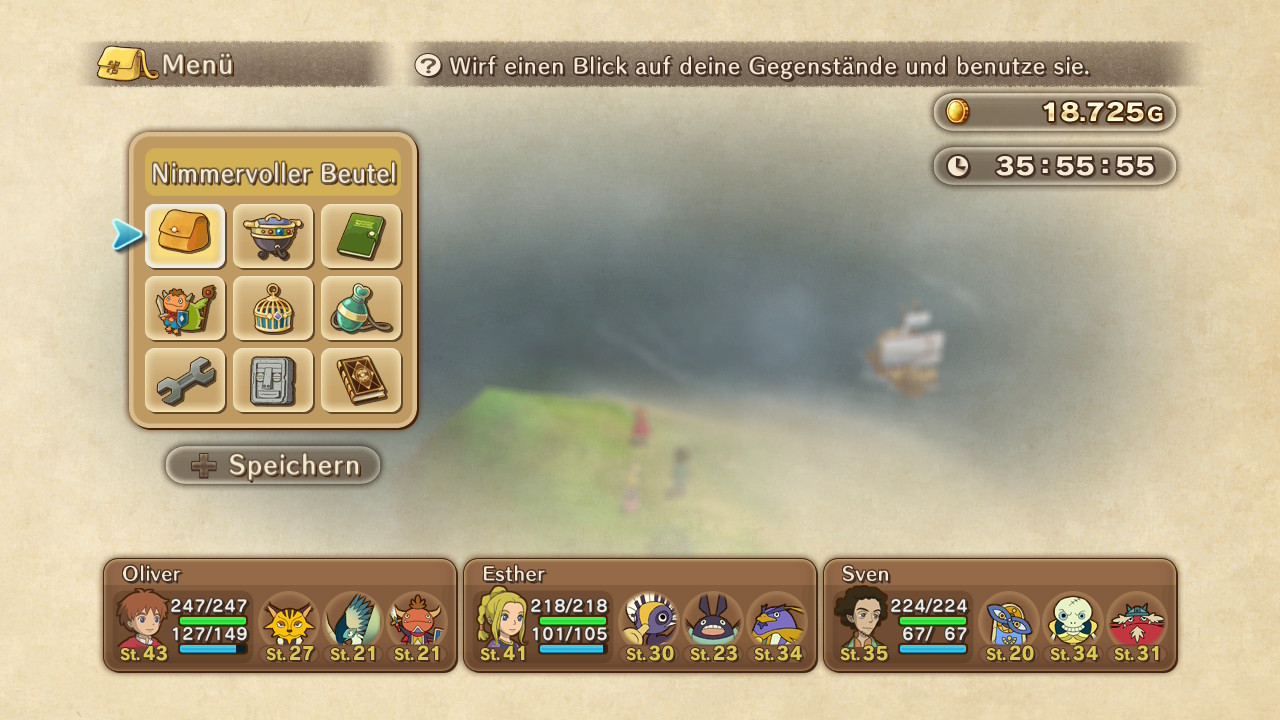Select the green flask bottle icon
Screen dimensions: 1280x720
coord(361,308)
